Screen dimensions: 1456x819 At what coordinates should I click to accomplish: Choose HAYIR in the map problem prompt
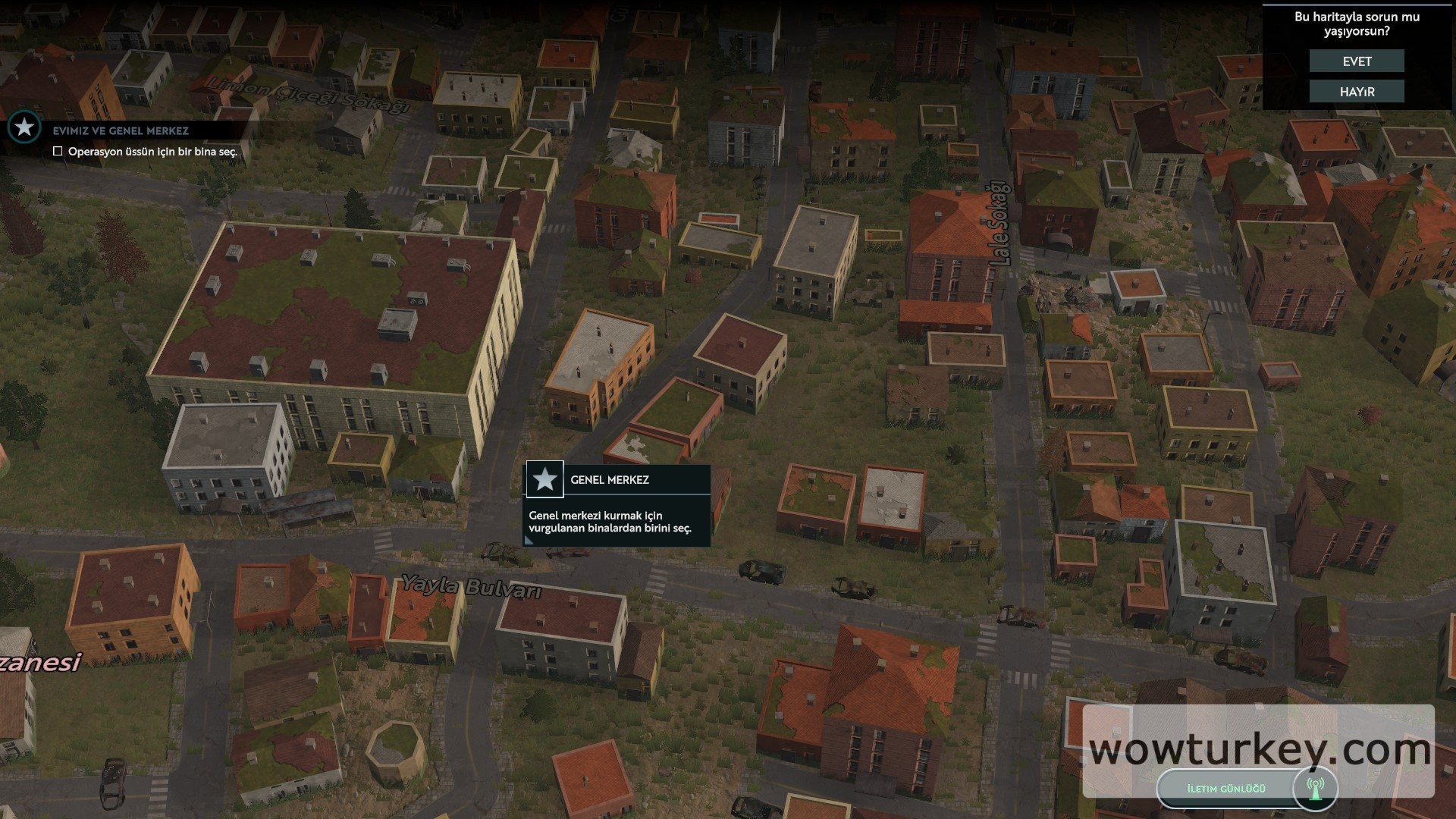click(x=1357, y=92)
